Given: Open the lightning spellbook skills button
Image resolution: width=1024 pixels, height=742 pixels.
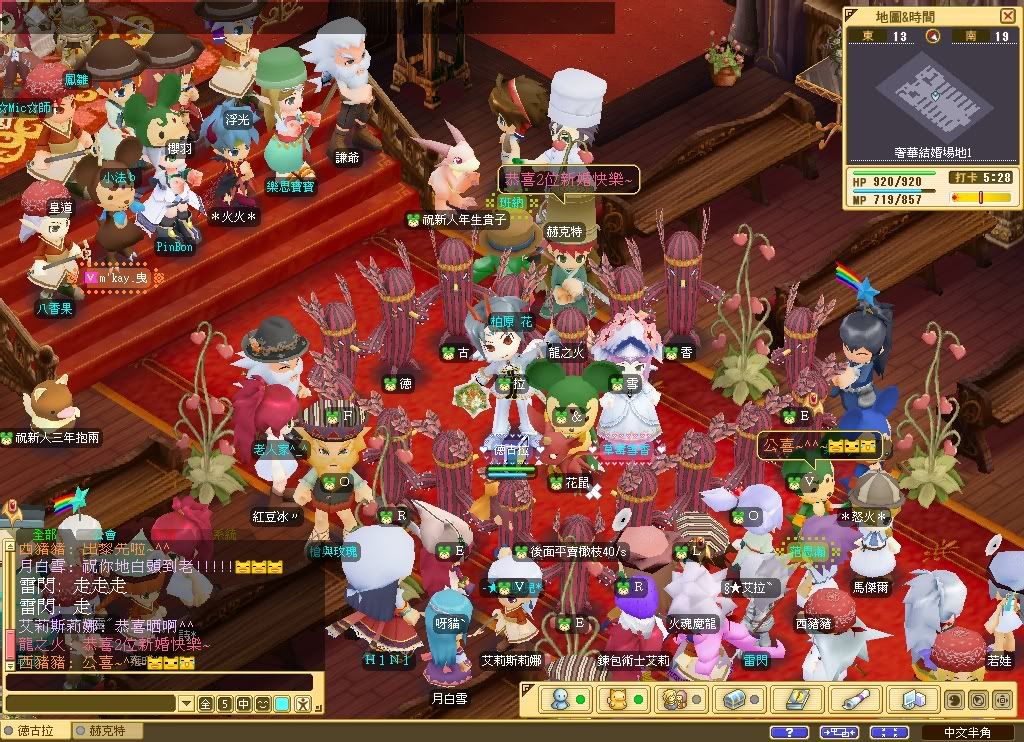Looking at the screenshot, I should [797, 699].
